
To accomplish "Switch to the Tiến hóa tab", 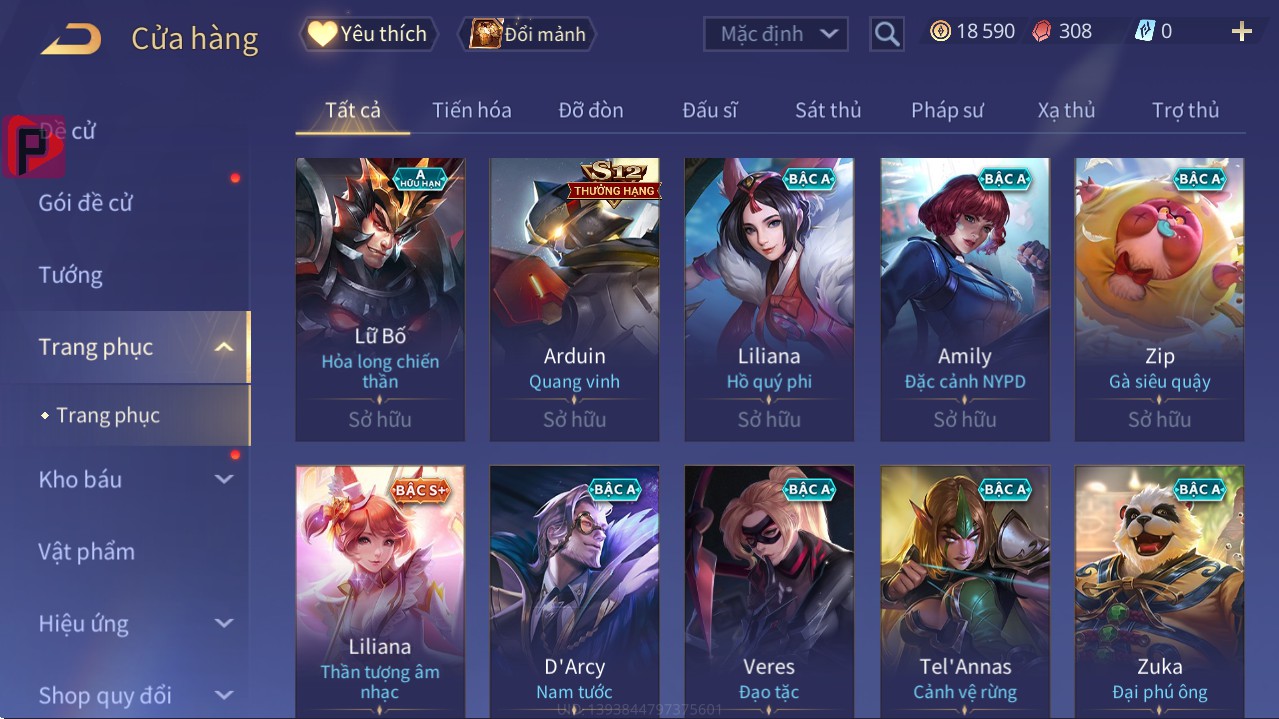I will point(471,110).
